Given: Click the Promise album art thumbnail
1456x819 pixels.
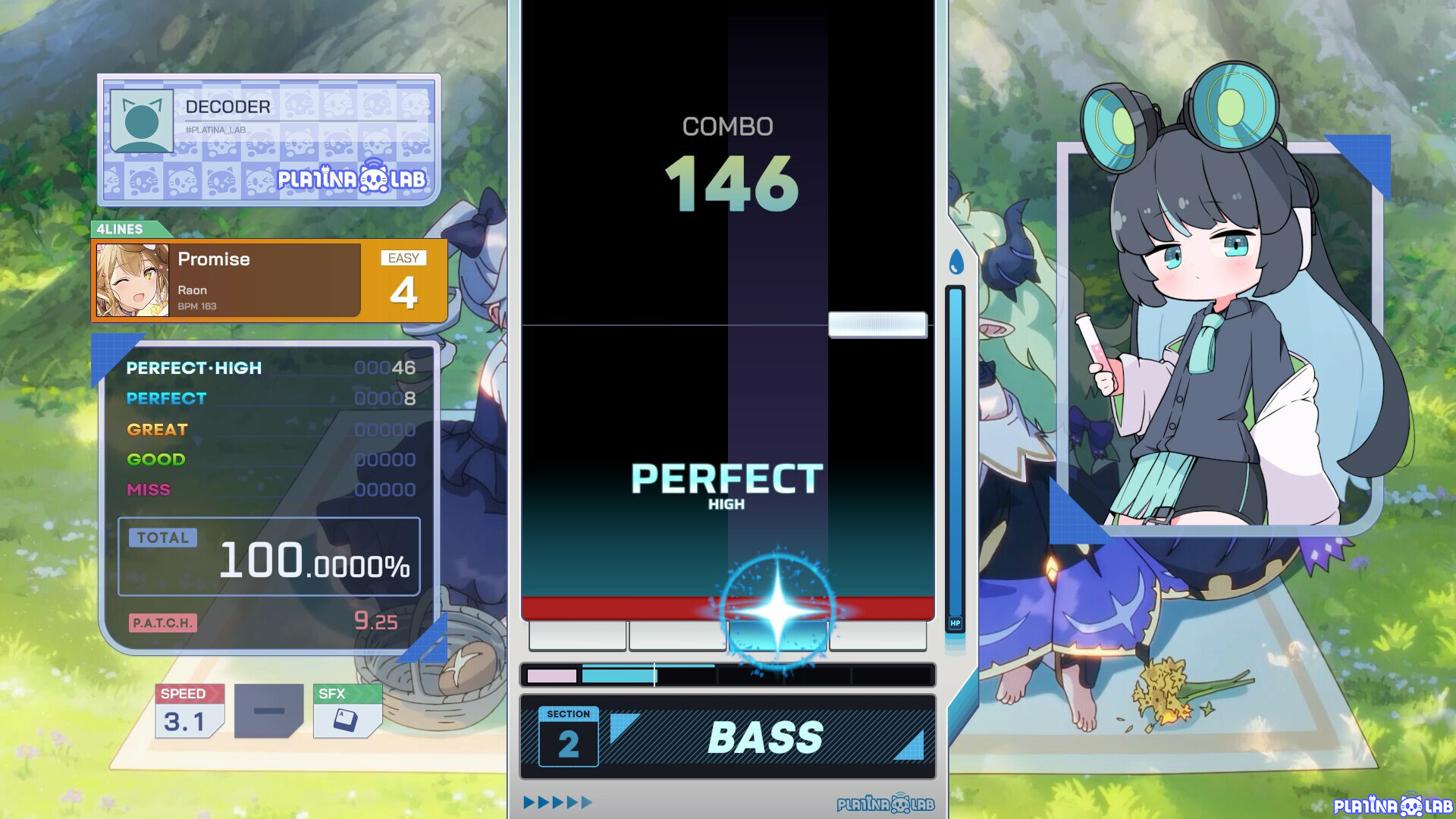Looking at the screenshot, I should 133,279.
